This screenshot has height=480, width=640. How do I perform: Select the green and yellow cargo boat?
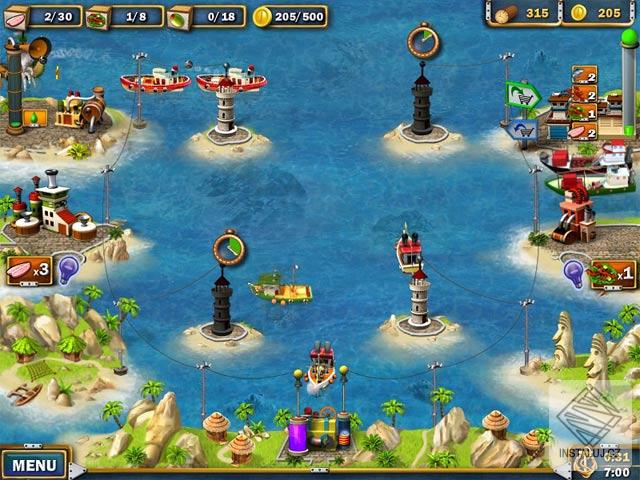pyautogui.click(x=281, y=289)
